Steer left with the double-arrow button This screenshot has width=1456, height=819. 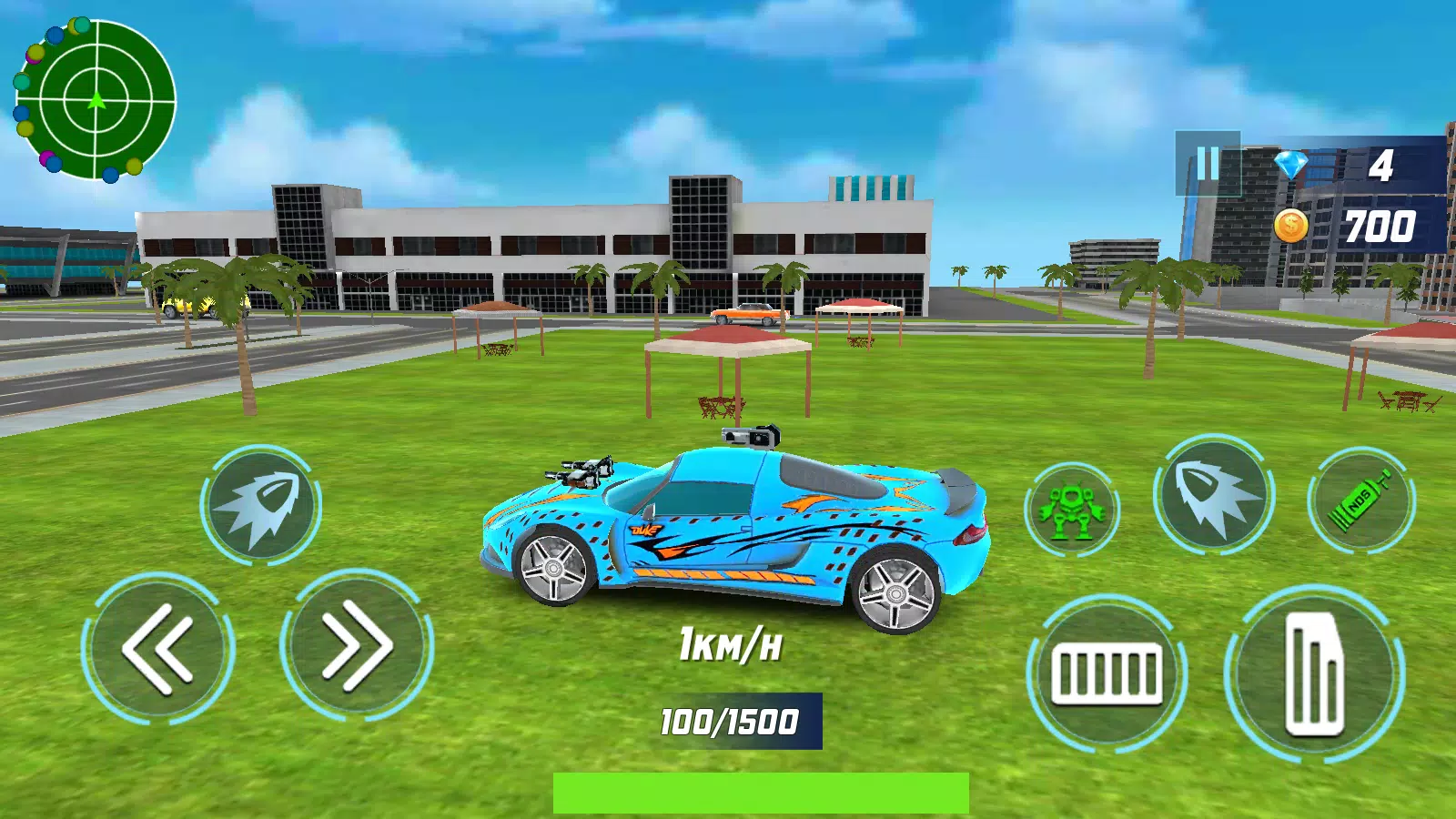[158, 648]
